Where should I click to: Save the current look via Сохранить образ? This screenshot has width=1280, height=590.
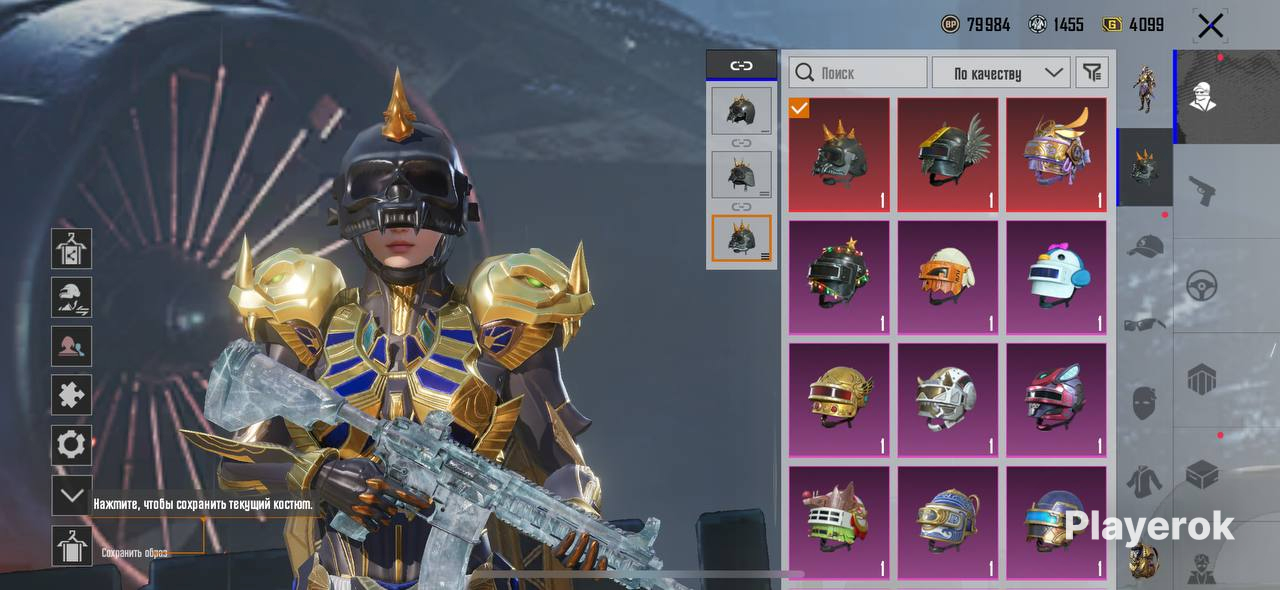tap(72, 547)
